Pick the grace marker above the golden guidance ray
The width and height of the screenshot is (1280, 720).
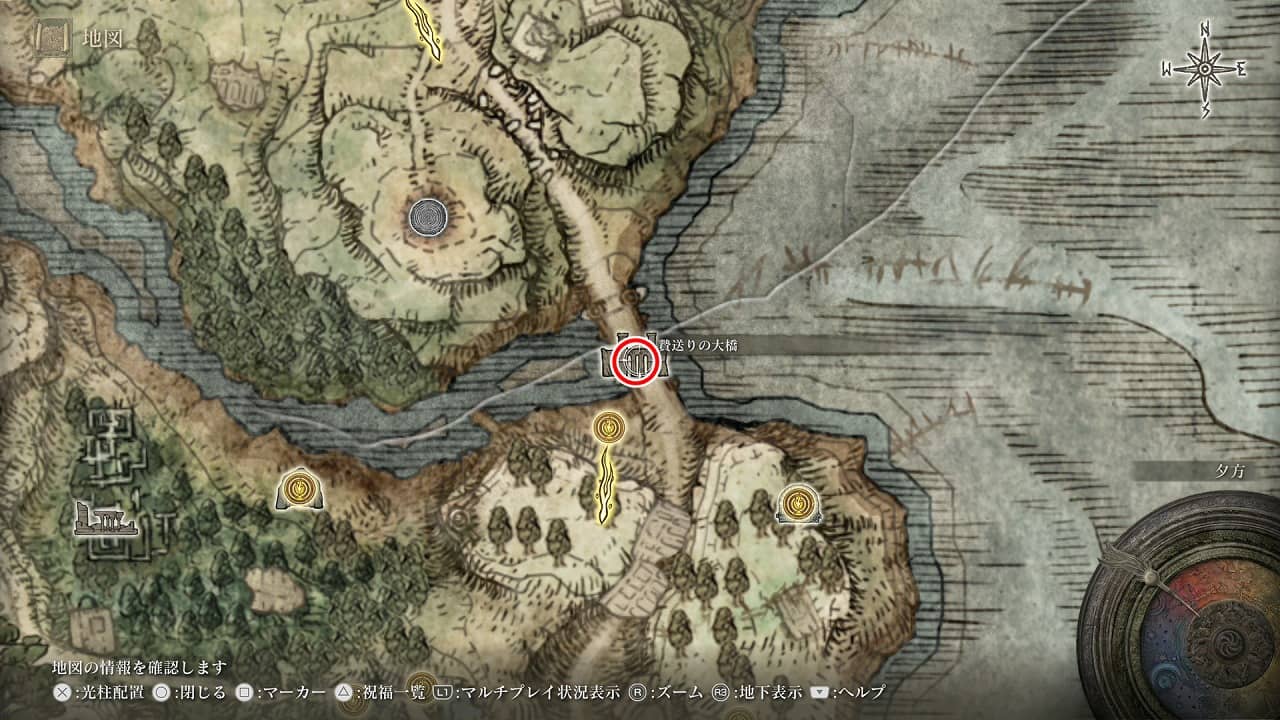pyautogui.click(x=607, y=429)
